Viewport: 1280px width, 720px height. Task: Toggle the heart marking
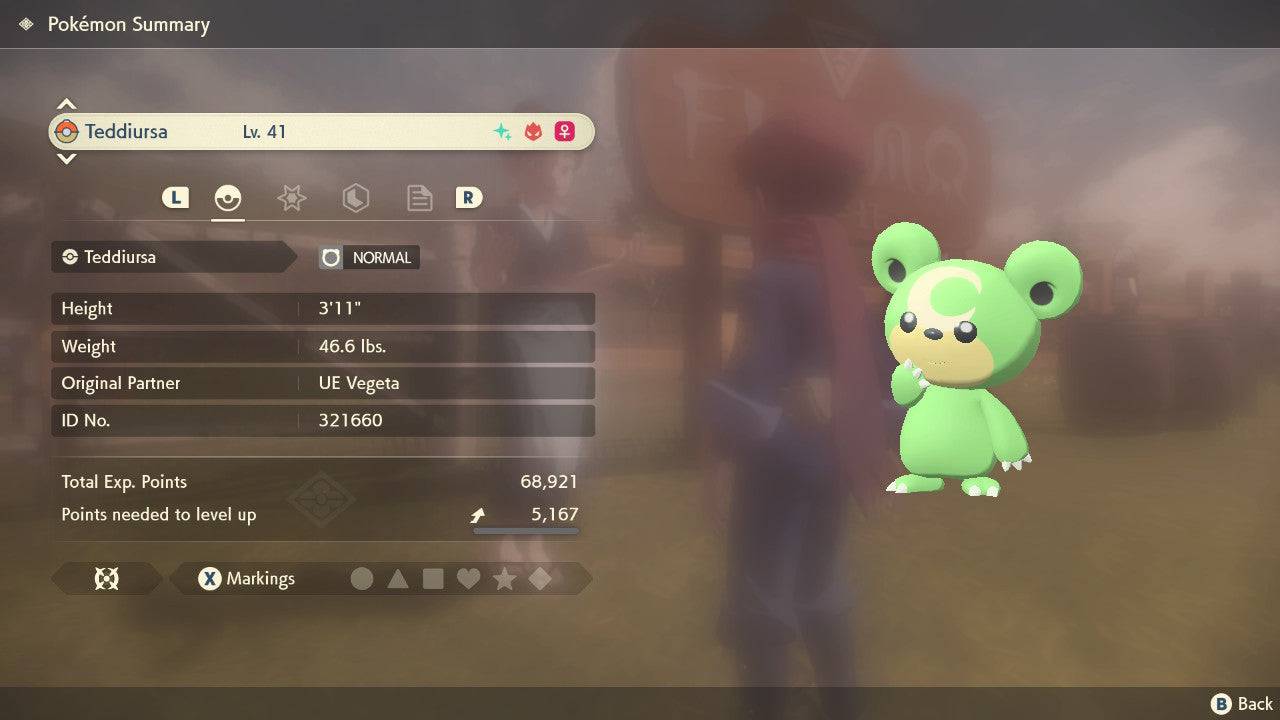[468, 579]
